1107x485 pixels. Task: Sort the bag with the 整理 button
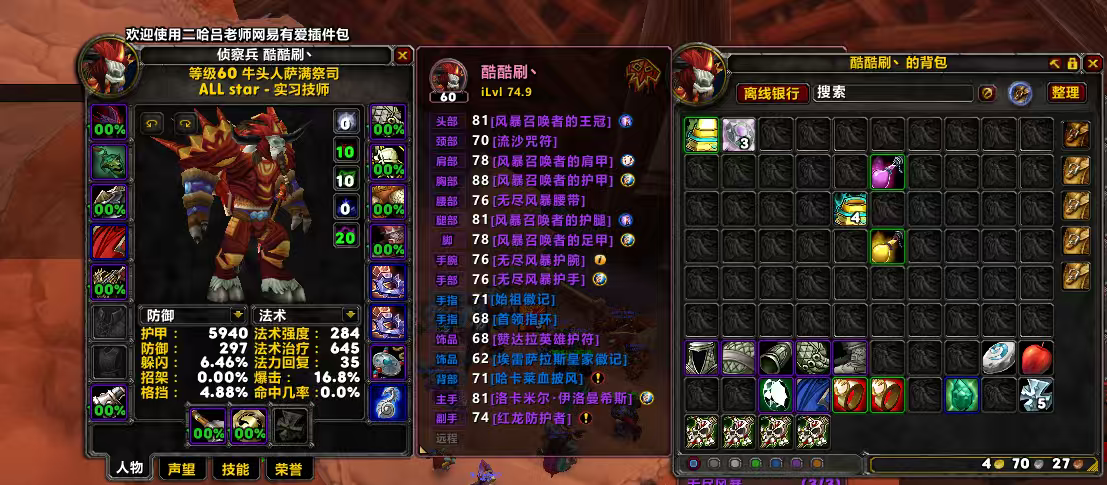(x=1065, y=93)
